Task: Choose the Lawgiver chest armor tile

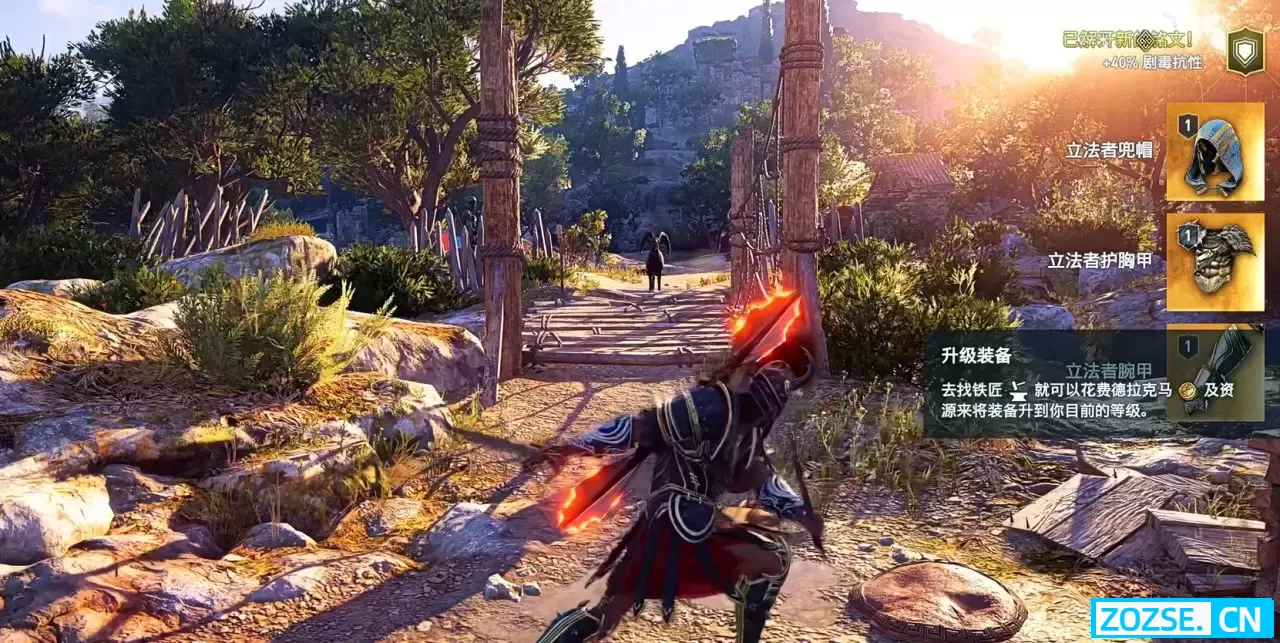Action: pos(1214,262)
